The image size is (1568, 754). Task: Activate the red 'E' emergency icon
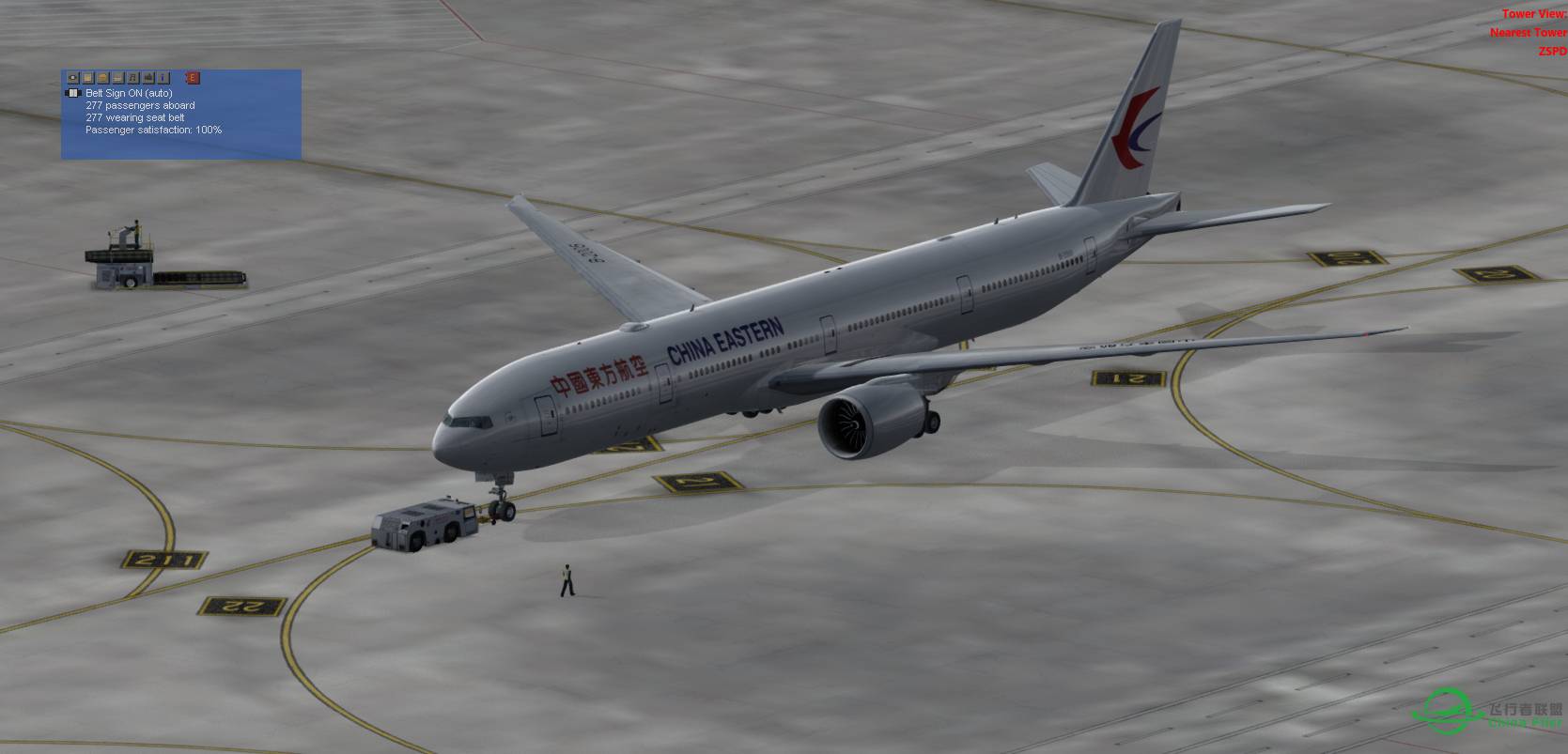(192, 78)
